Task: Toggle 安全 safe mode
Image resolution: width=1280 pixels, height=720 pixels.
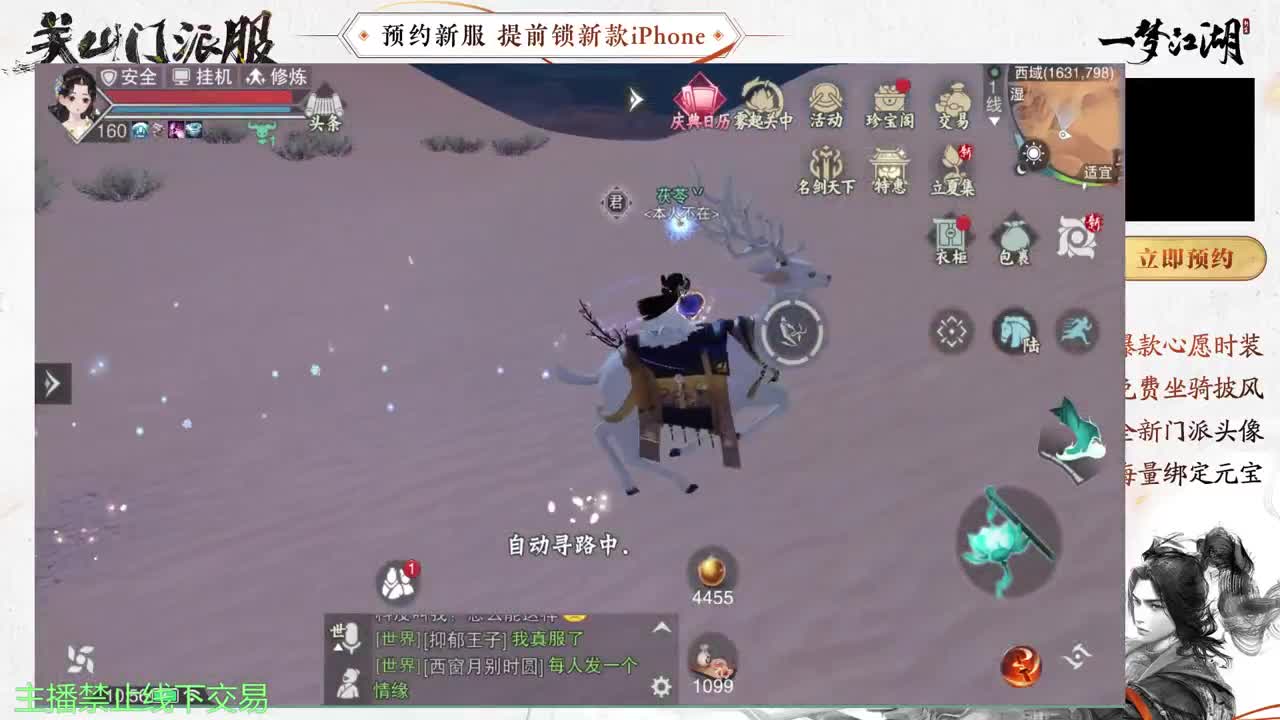Action: 128,74
